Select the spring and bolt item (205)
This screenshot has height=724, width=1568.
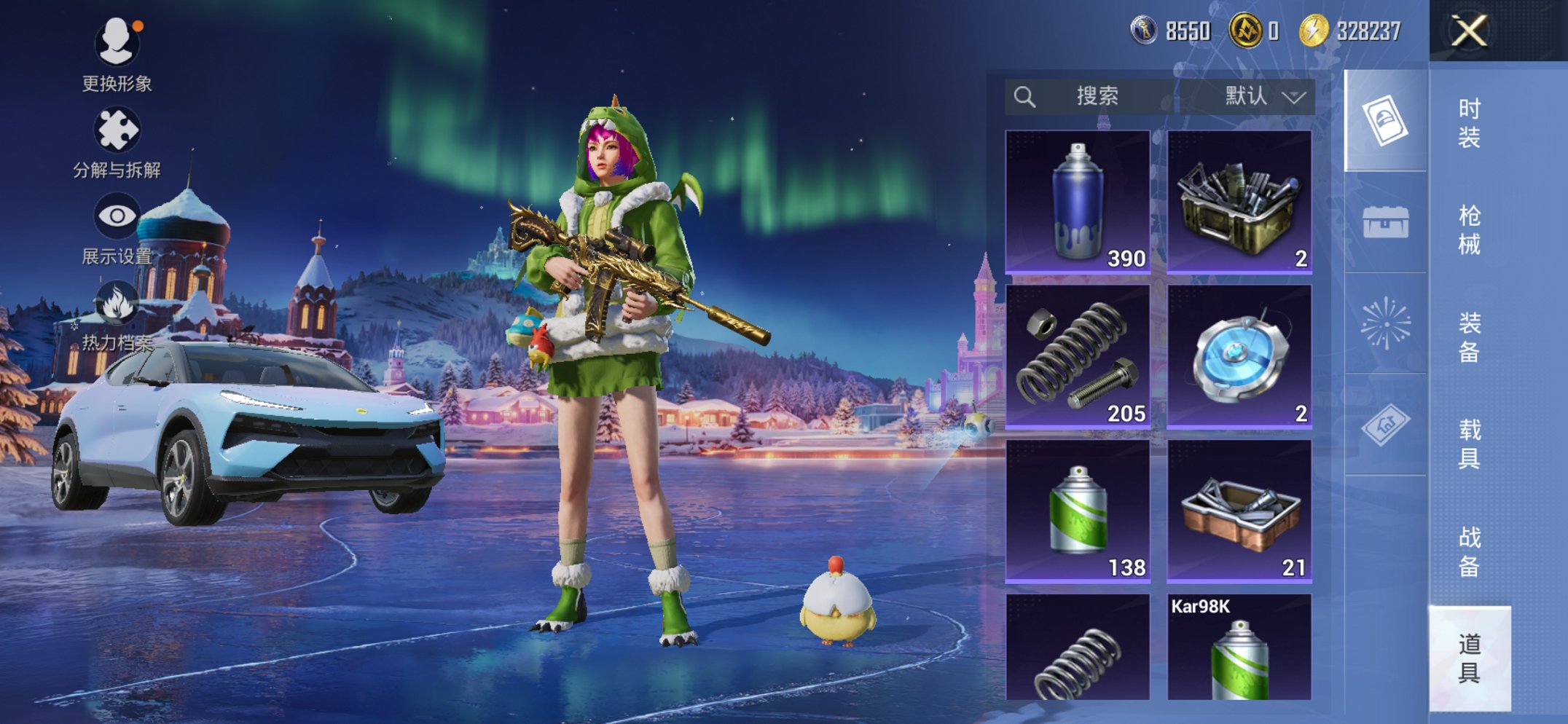(1078, 356)
